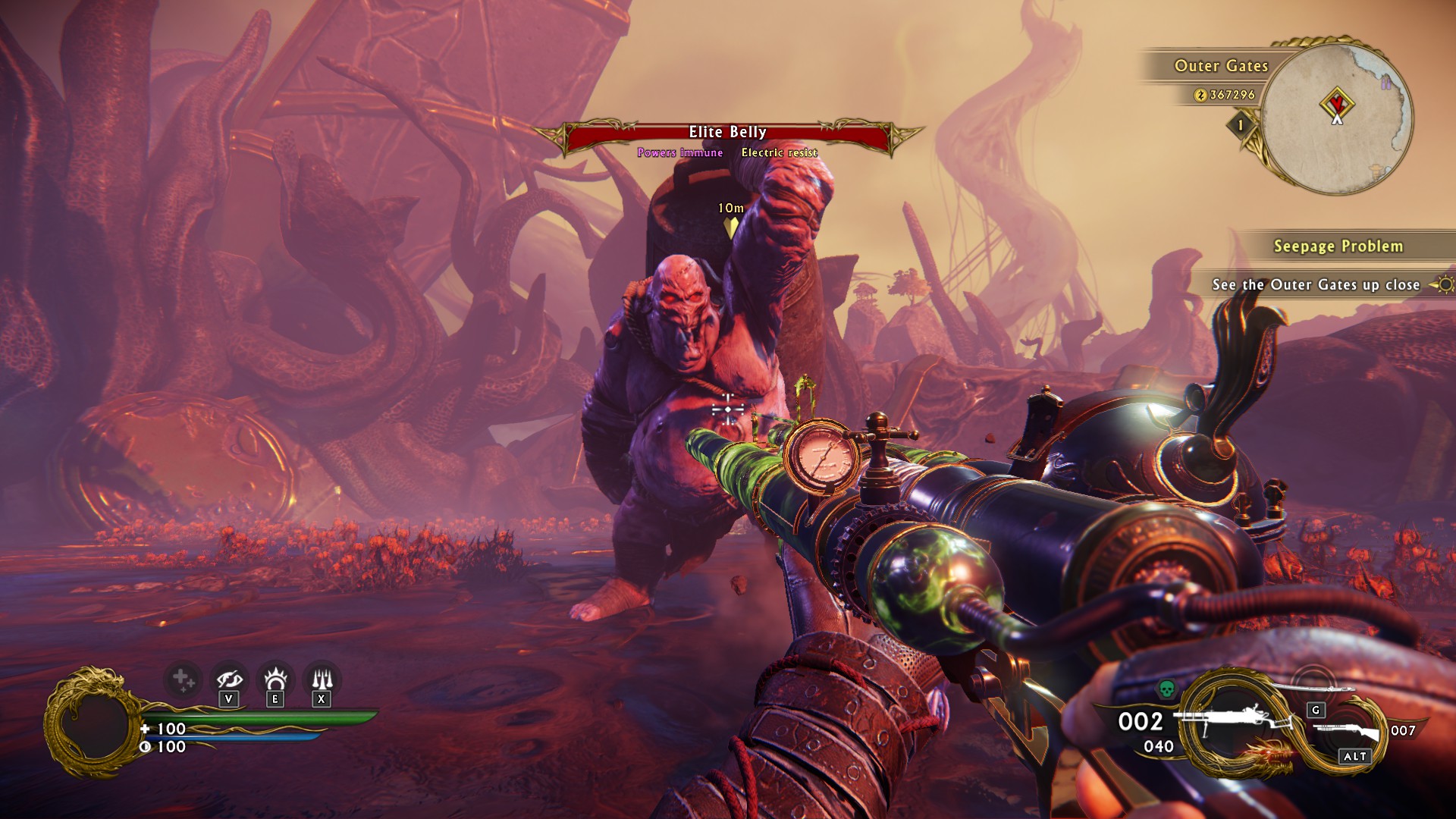Click the dragon ring portrait emblem
Viewport: 1456px width, 819px height.
pos(93,723)
